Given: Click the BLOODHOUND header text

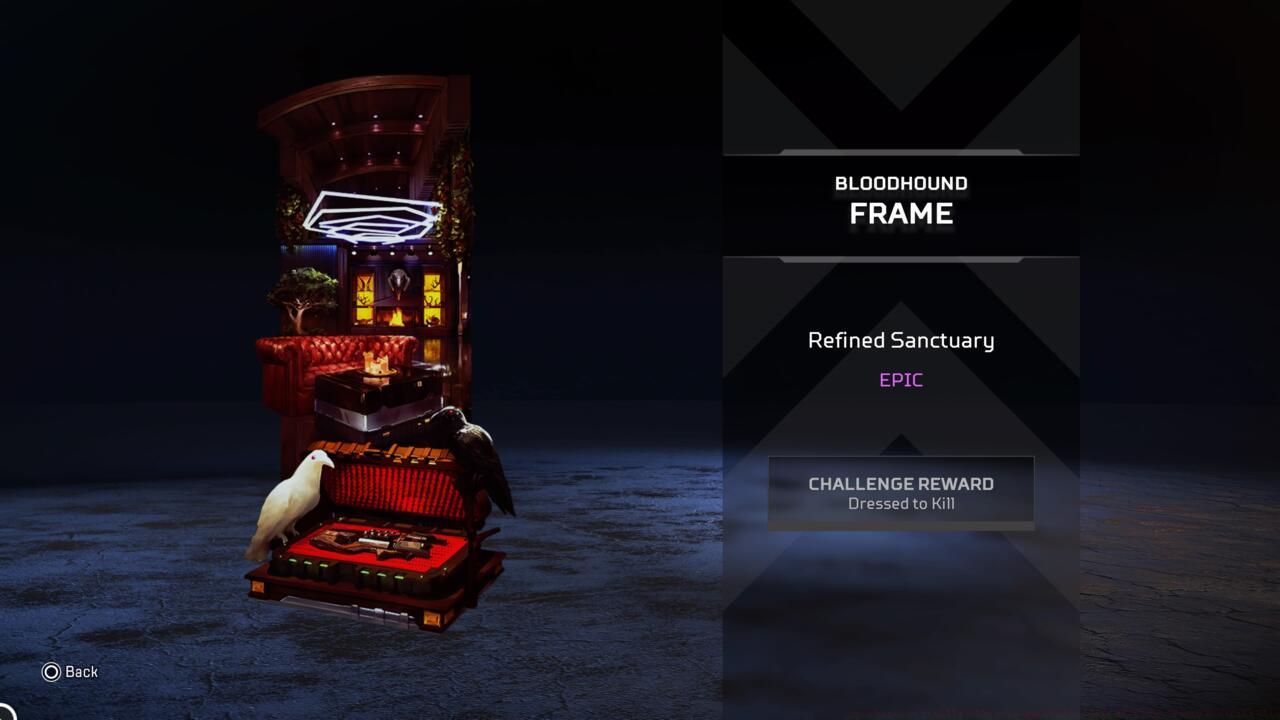Looking at the screenshot, I should pyautogui.click(x=900, y=183).
